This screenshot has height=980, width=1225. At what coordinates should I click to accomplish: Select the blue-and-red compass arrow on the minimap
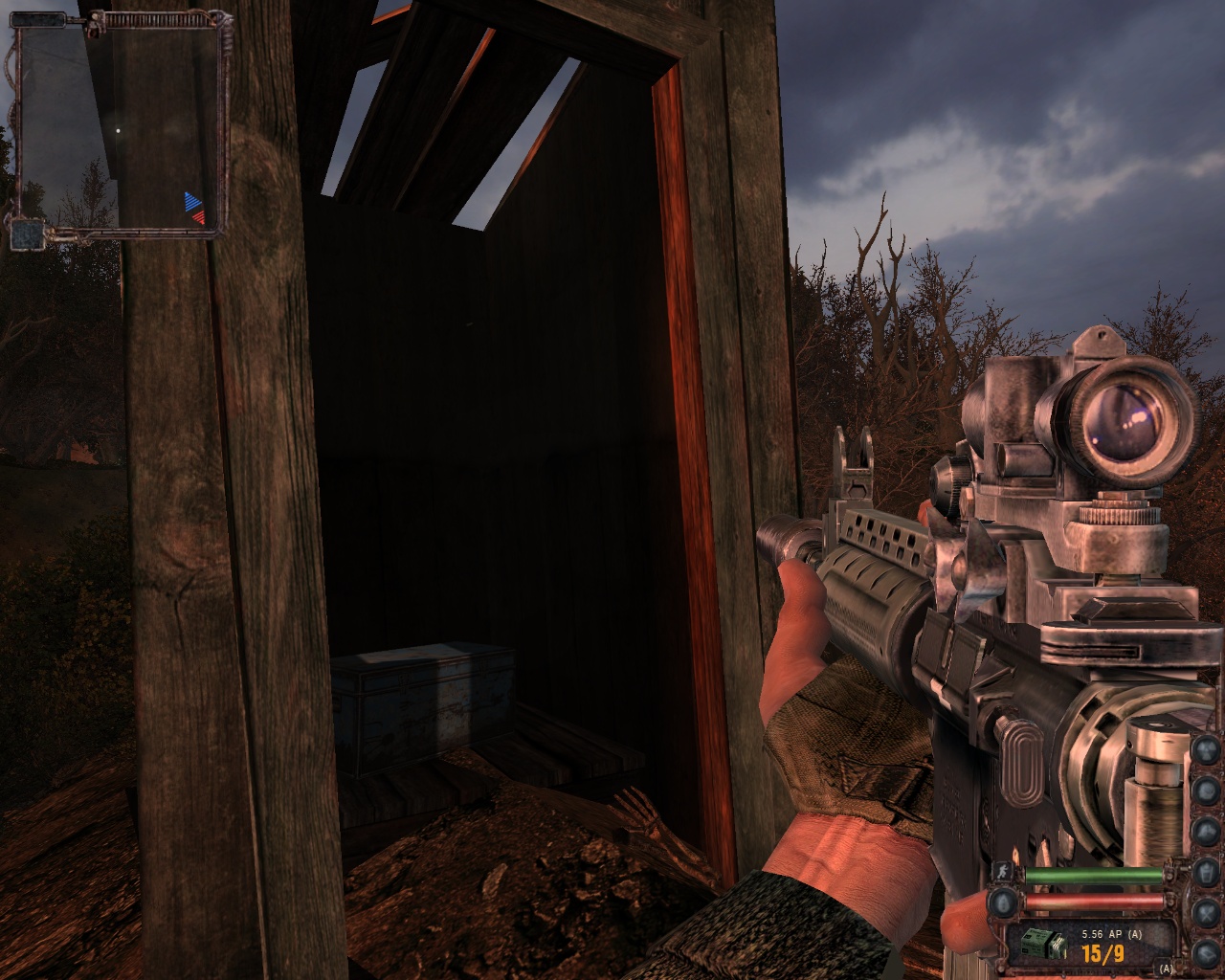194,207
